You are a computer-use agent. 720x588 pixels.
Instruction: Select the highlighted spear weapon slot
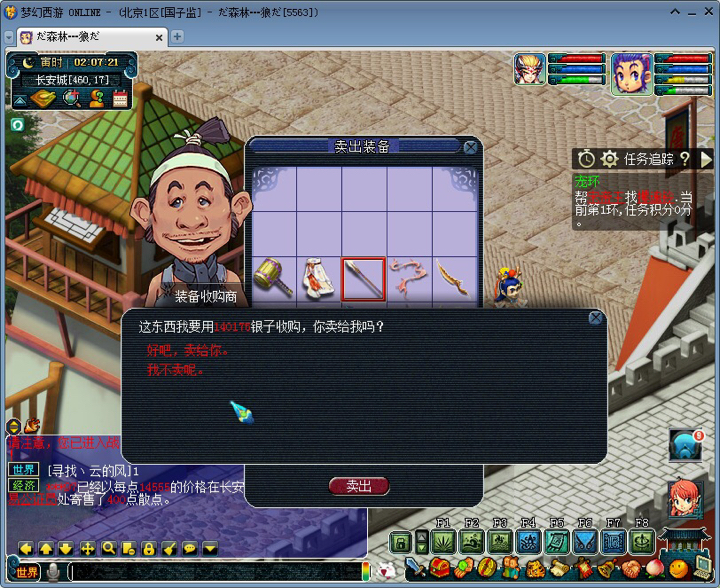[x=364, y=278]
